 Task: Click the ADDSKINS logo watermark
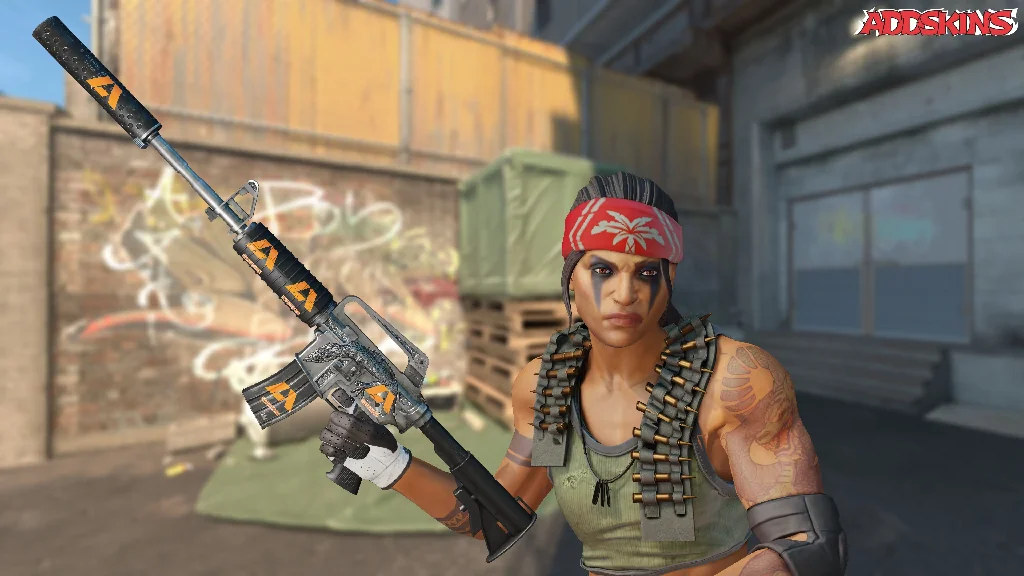point(937,23)
